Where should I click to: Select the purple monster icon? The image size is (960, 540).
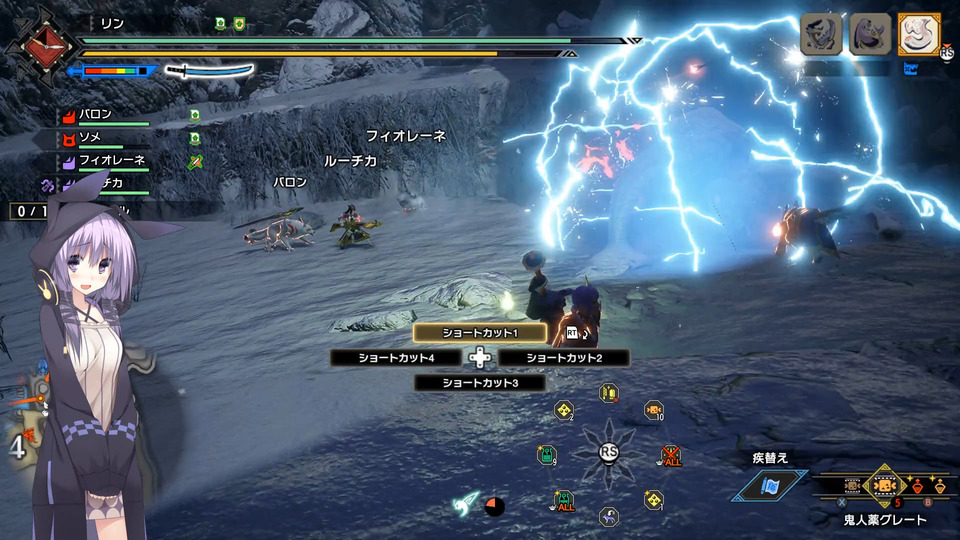pos(870,34)
